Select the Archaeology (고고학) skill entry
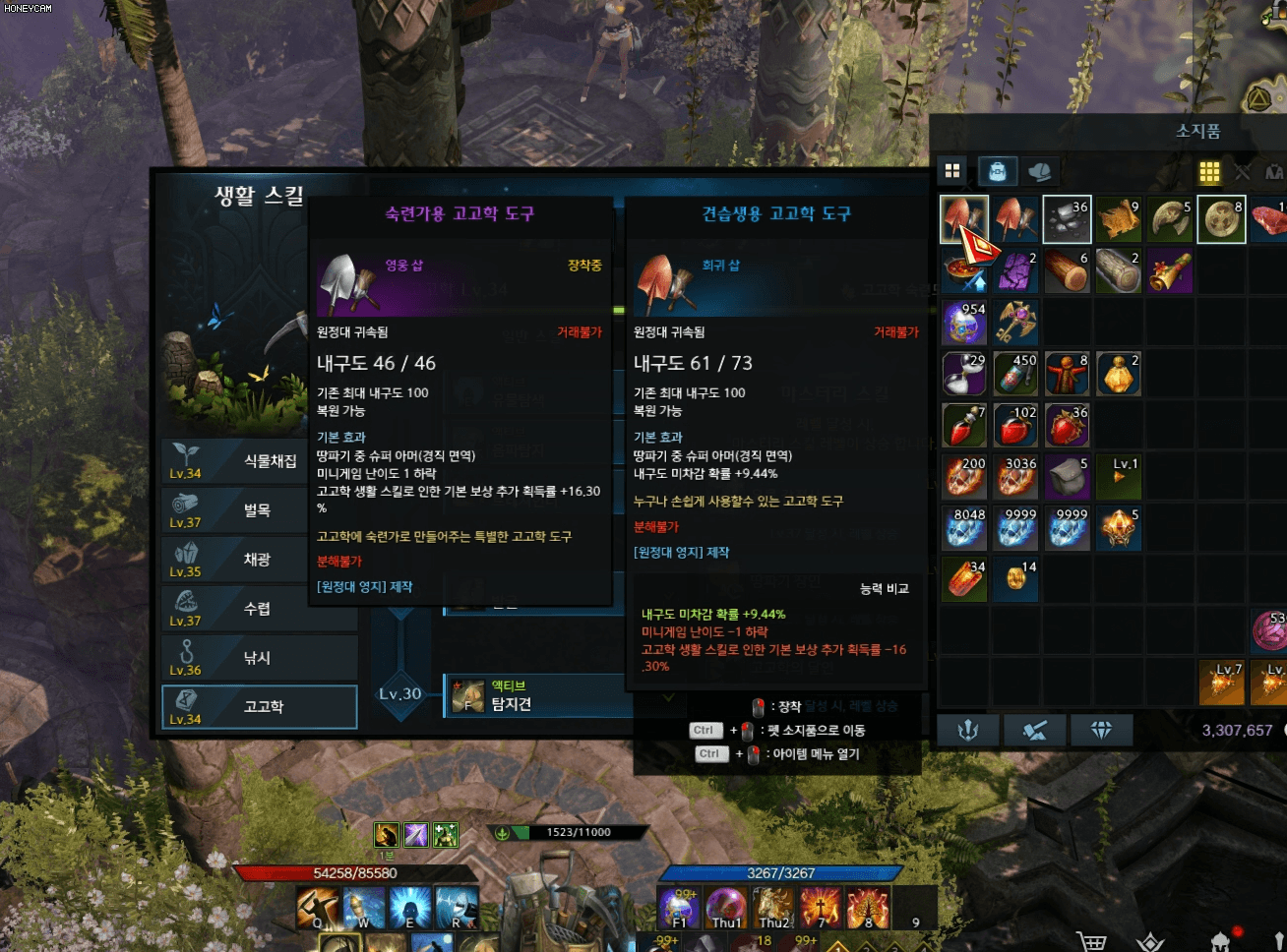 click(259, 706)
